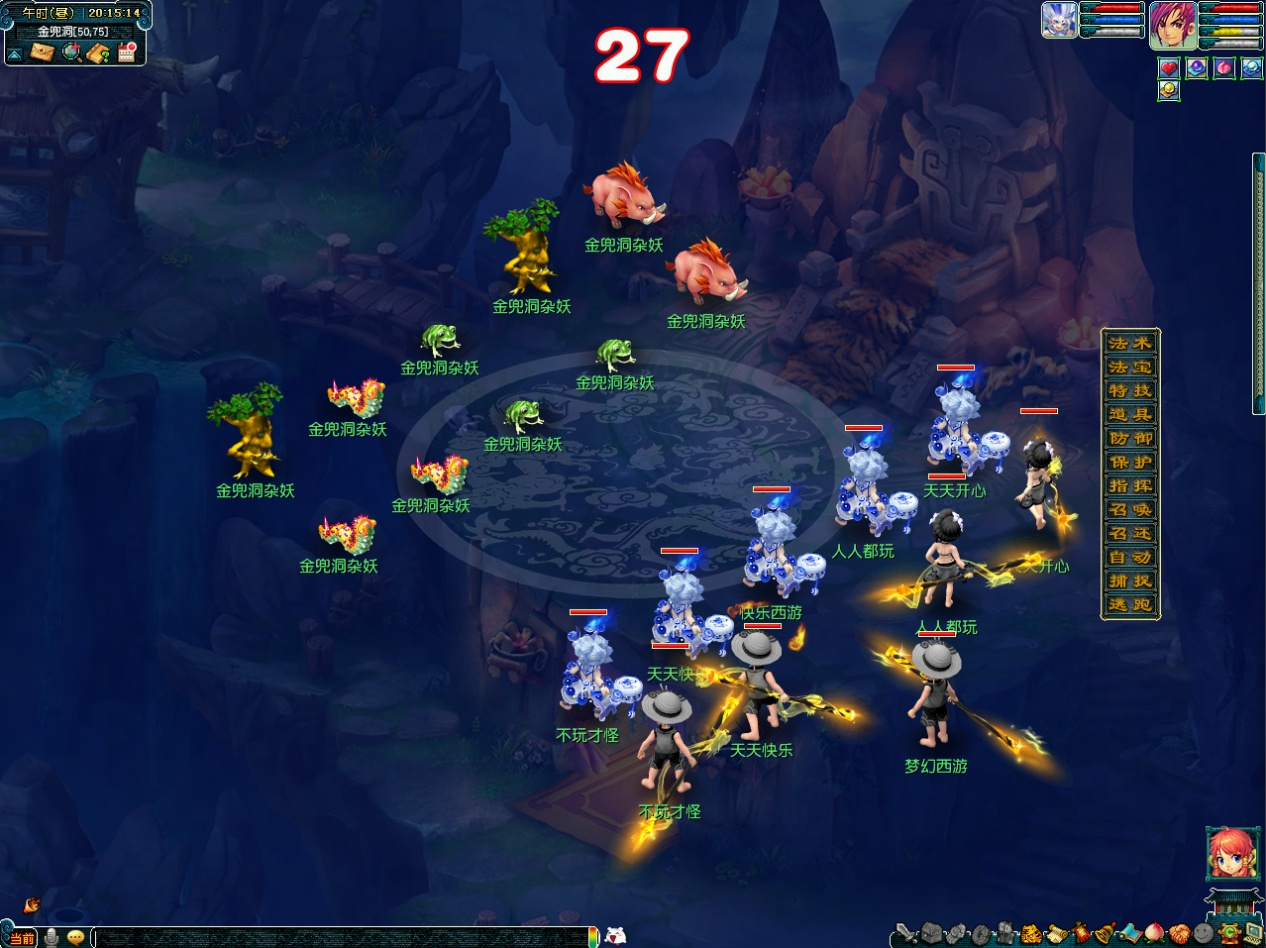The height and width of the screenshot is (948, 1266).
Task: Open the help book with question mark
Action: tap(98, 53)
